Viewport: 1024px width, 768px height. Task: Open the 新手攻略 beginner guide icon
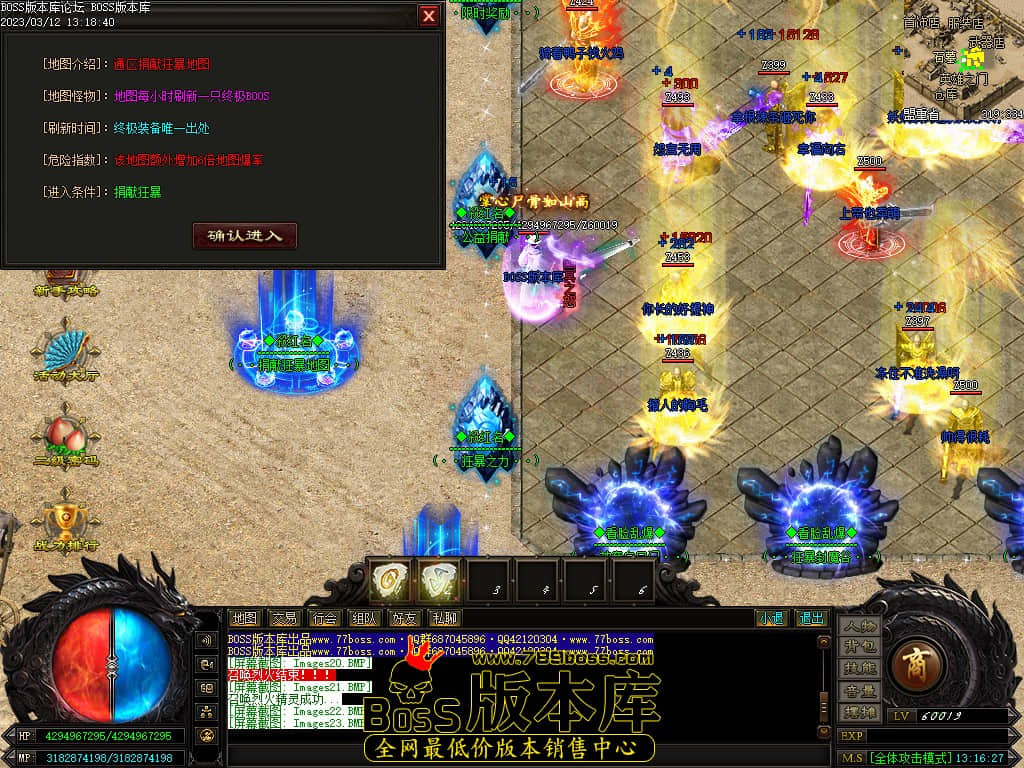click(x=64, y=278)
